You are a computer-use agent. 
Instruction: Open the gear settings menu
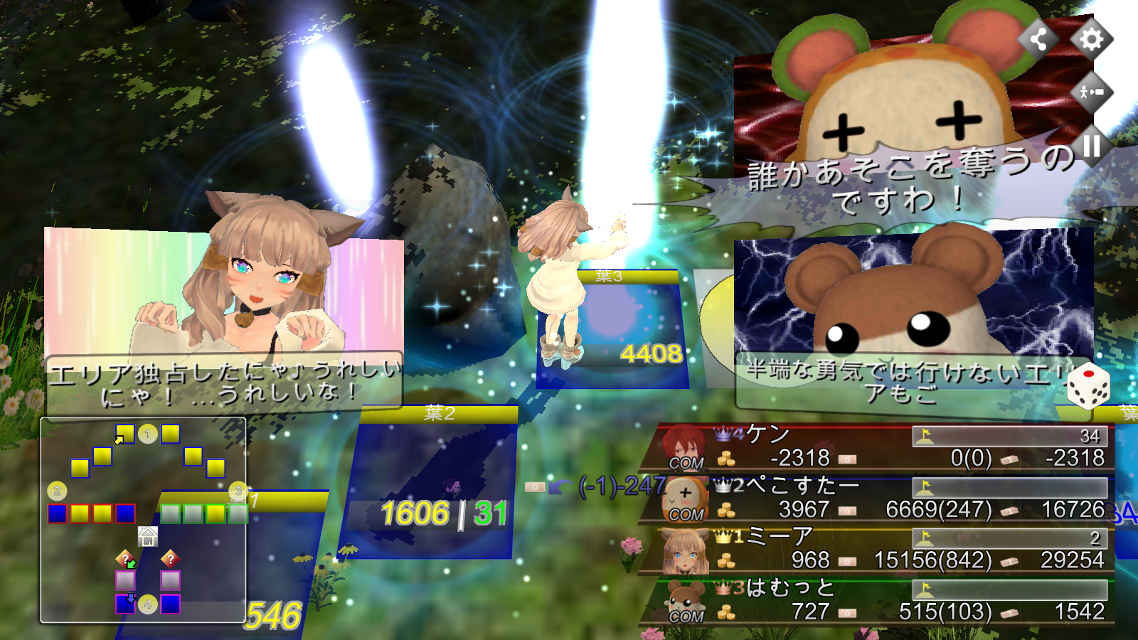tap(1091, 40)
